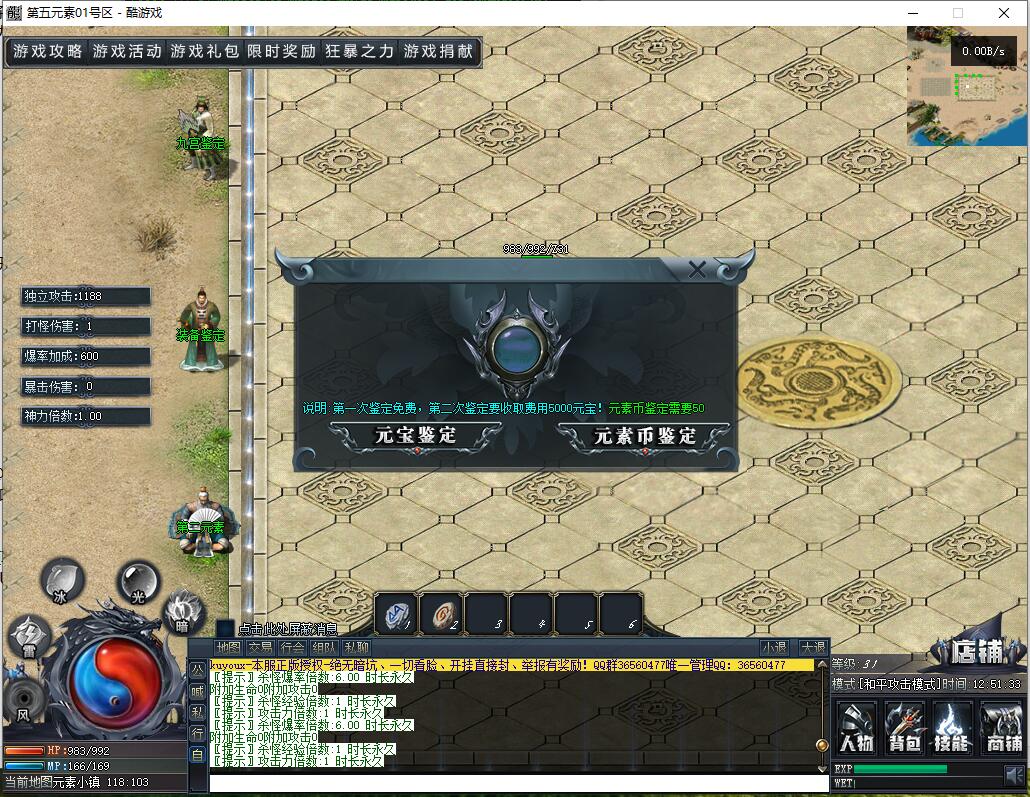The width and height of the screenshot is (1030, 797).
Task: Open the 游戏礼包 gift pack menu
Action: (x=205, y=51)
